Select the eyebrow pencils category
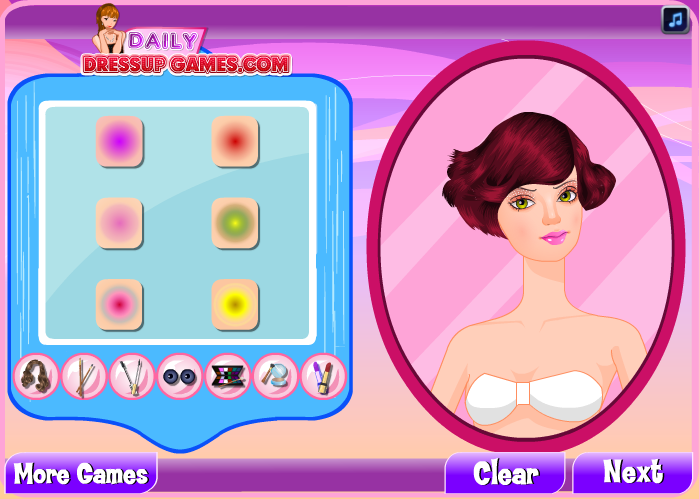Image resolution: width=699 pixels, height=499 pixels. (84, 376)
